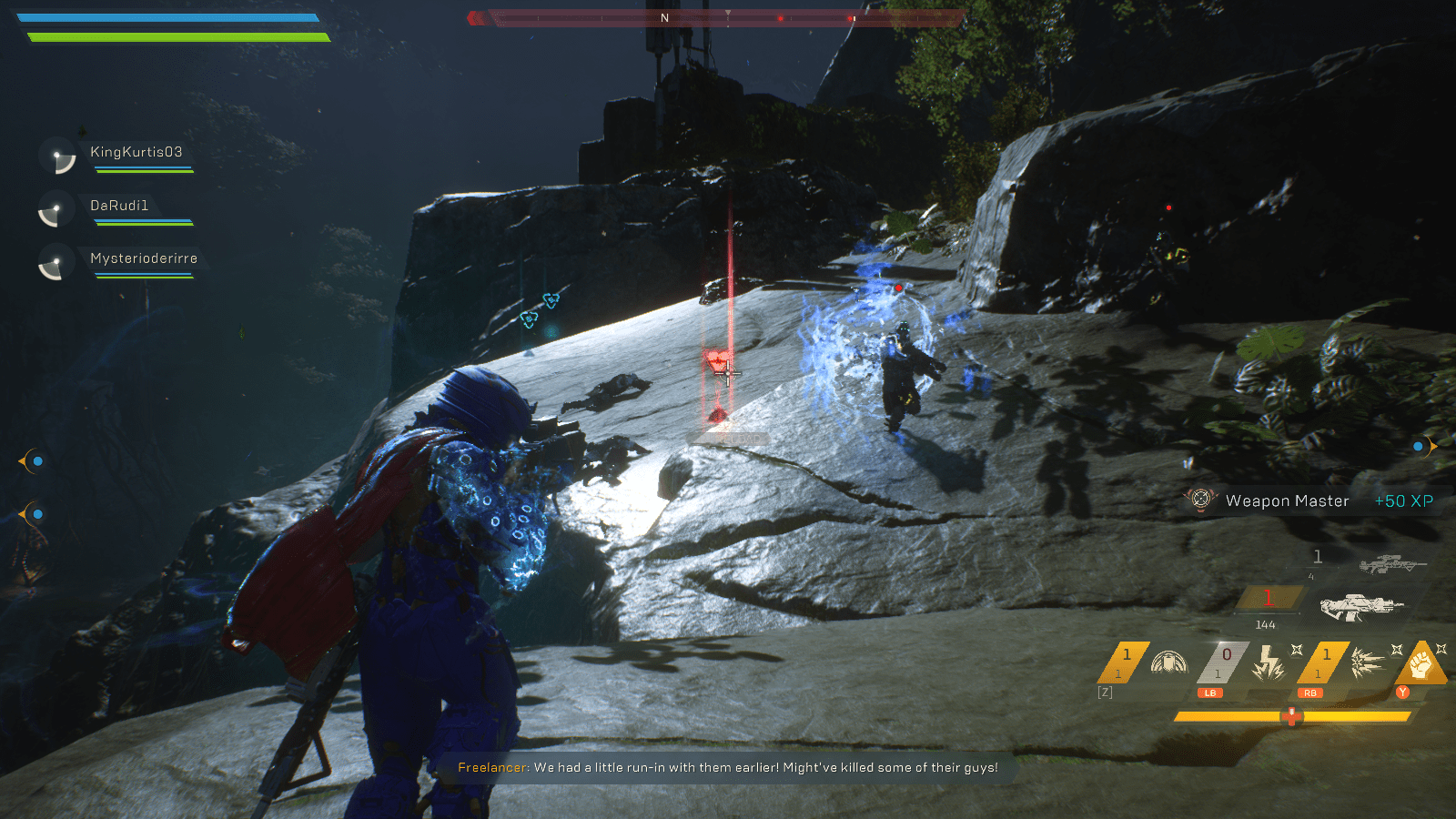Viewport: 1456px width, 819px height.
Task: Select the LB button prompt label
Action: pos(1211,693)
